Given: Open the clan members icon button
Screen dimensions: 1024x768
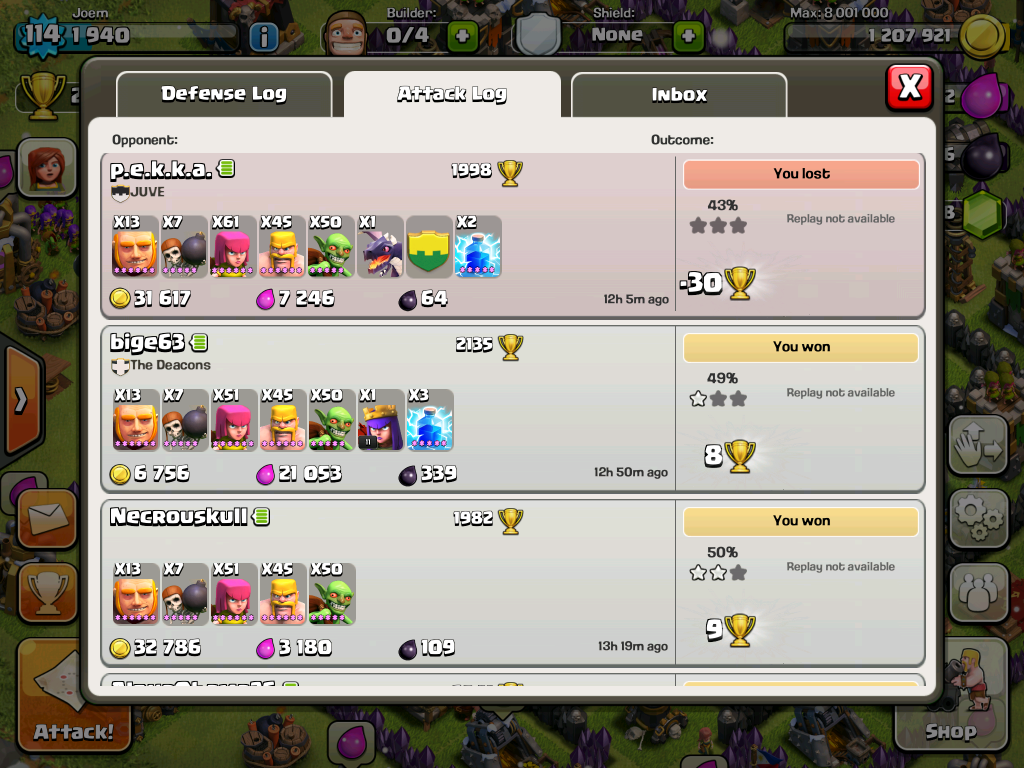Looking at the screenshot, I should 978,592.
